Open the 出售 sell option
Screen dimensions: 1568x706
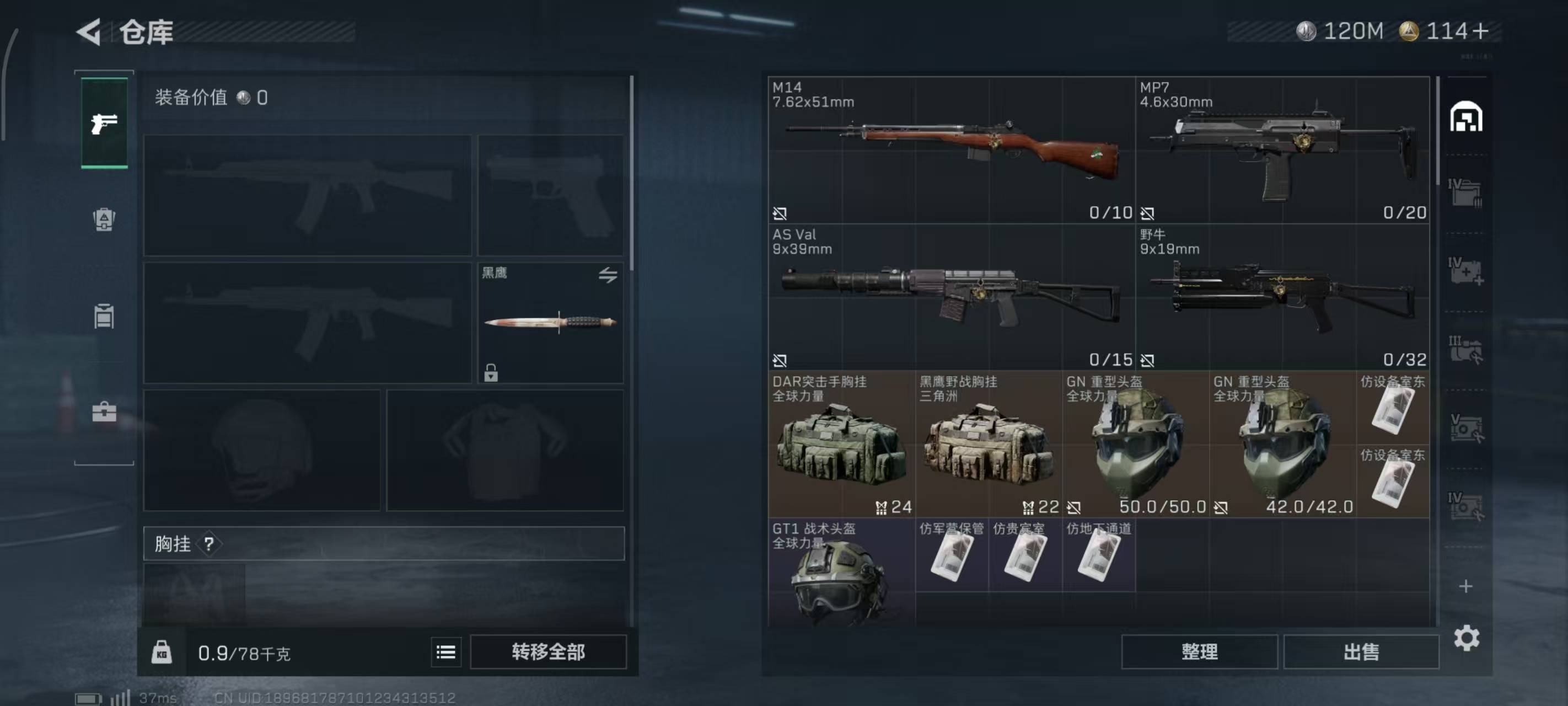[x=1361, y=652]
